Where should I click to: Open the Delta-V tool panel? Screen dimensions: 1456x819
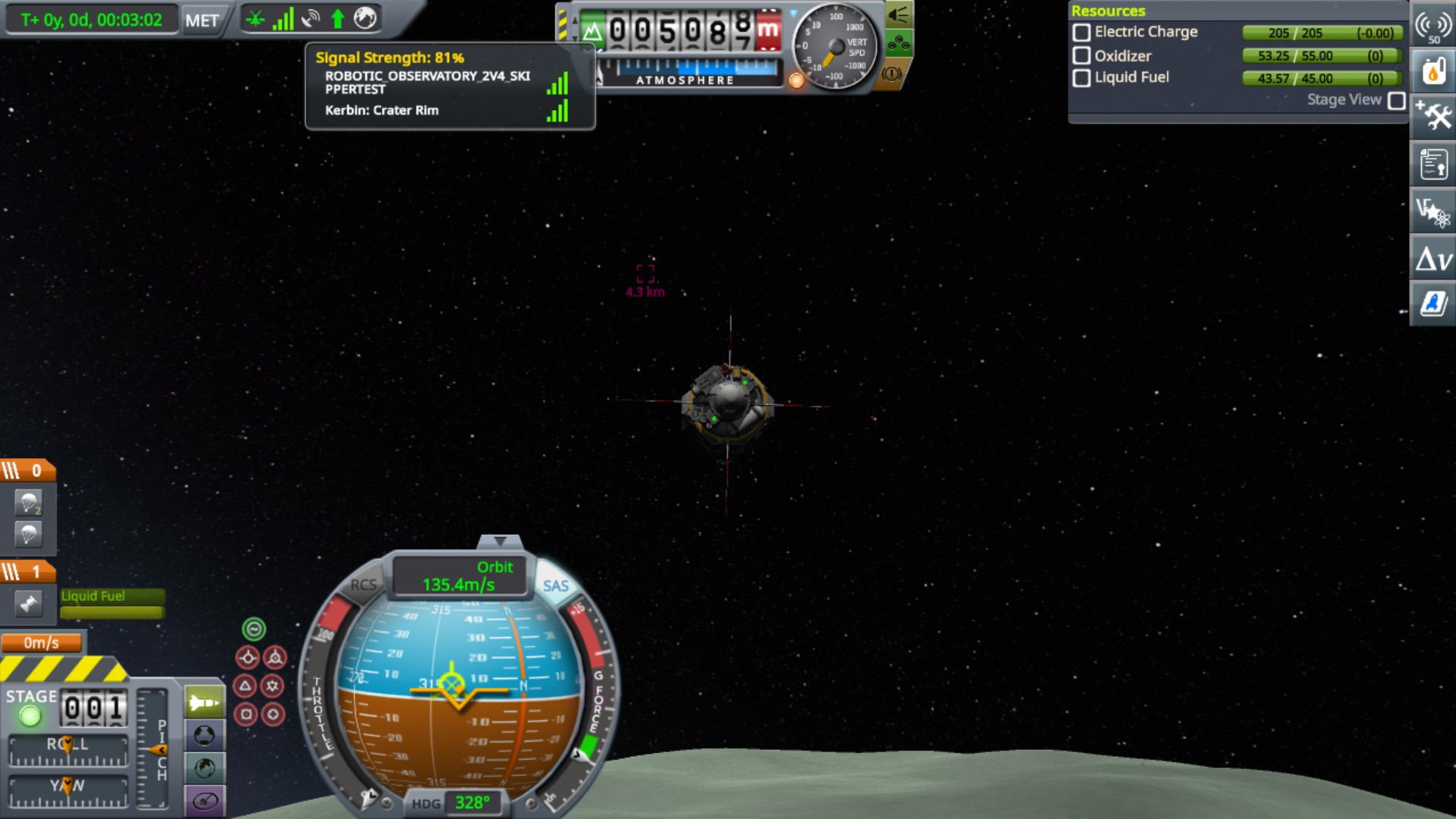[1432, 259]
